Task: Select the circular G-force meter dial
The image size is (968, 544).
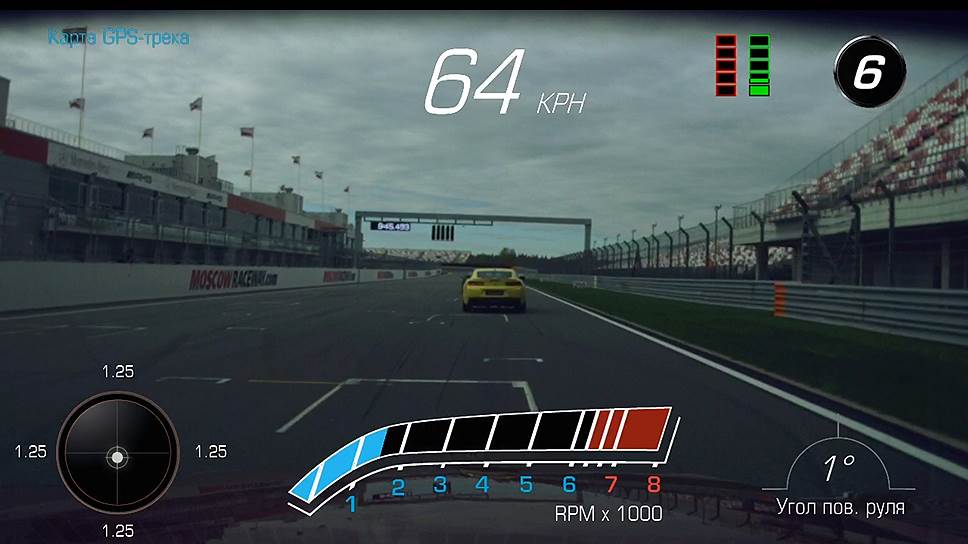Action: click(117, 454)
